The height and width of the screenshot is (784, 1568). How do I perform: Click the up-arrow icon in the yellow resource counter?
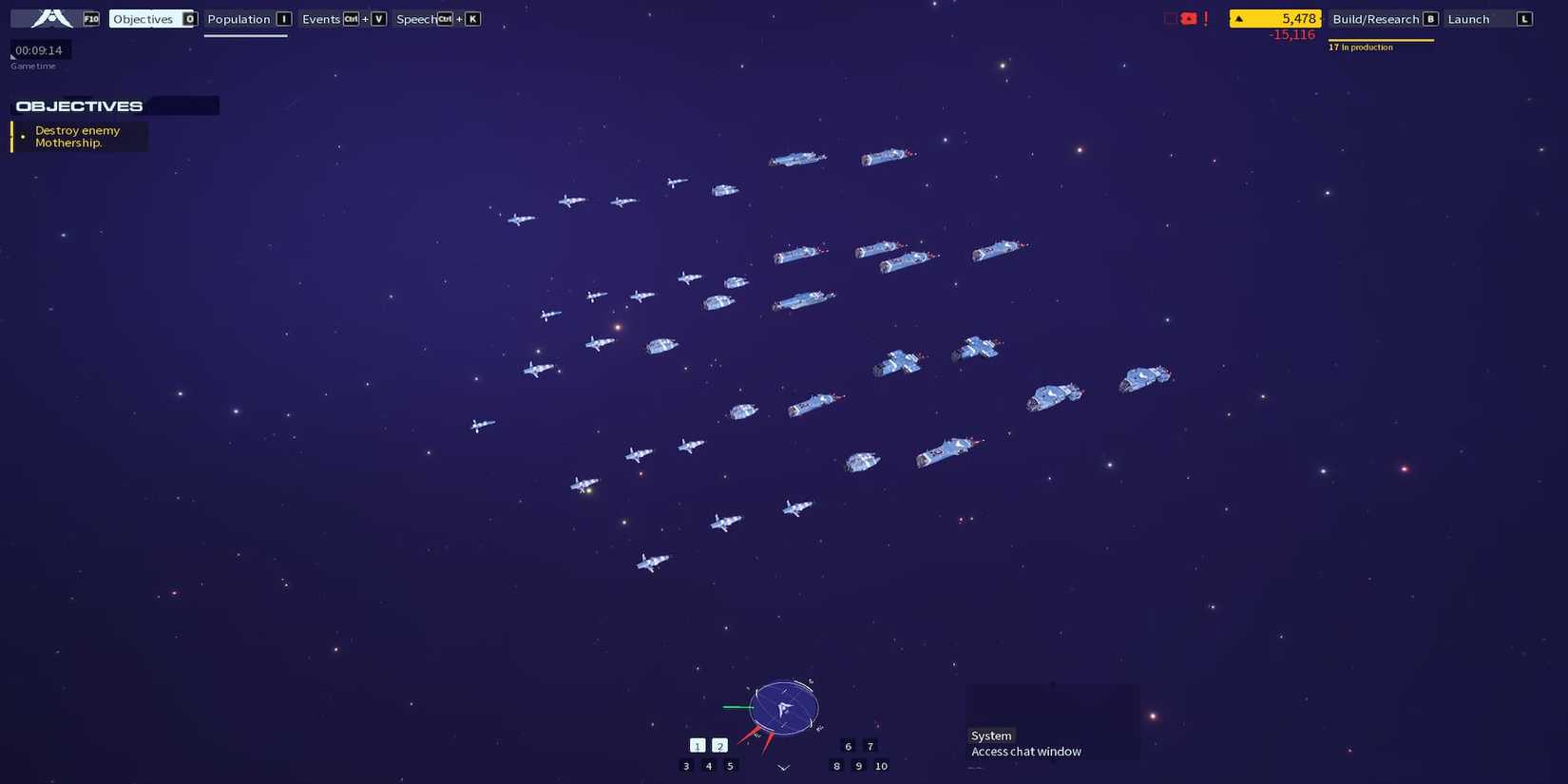coord(1238,18)
